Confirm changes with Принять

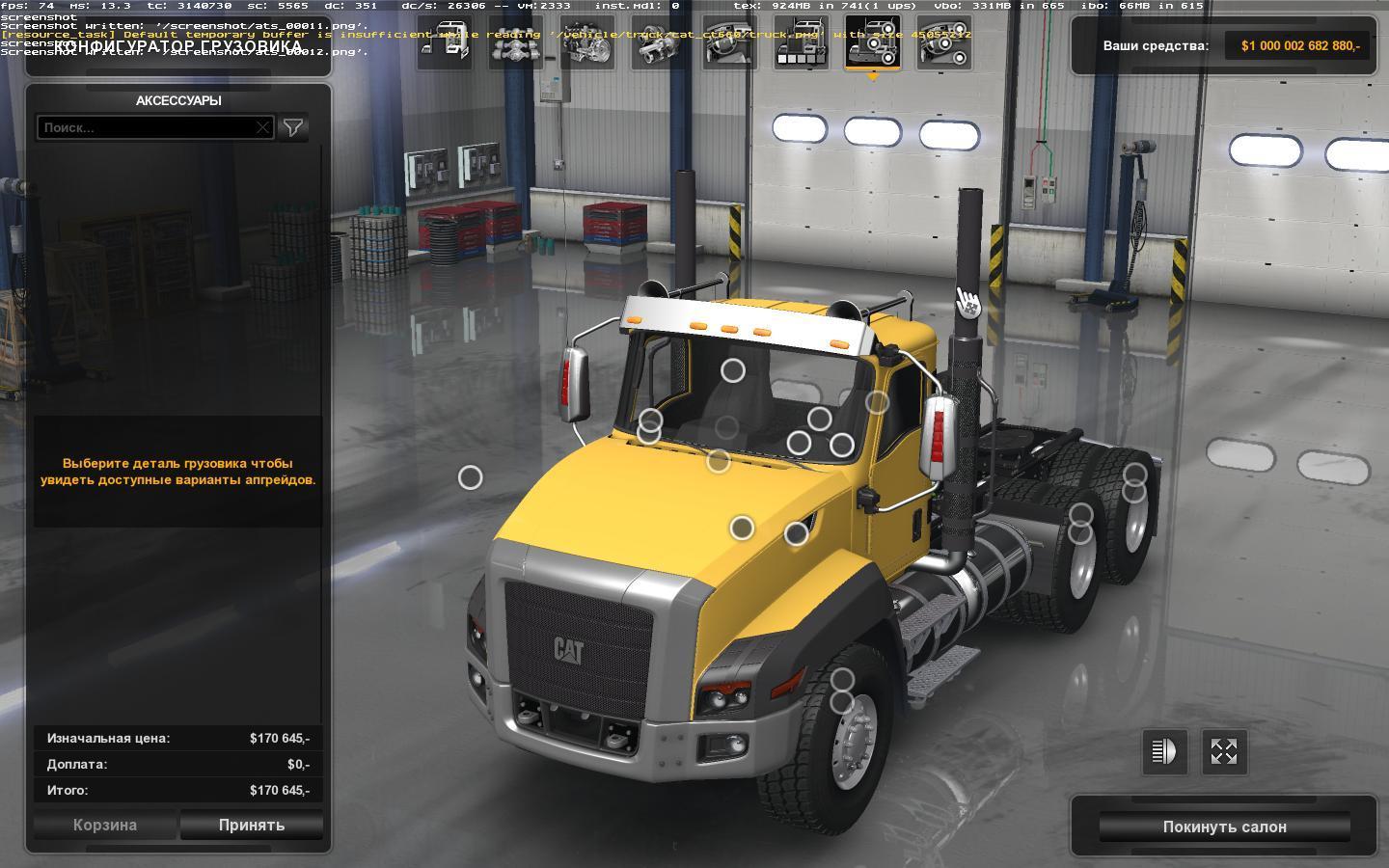252,825
